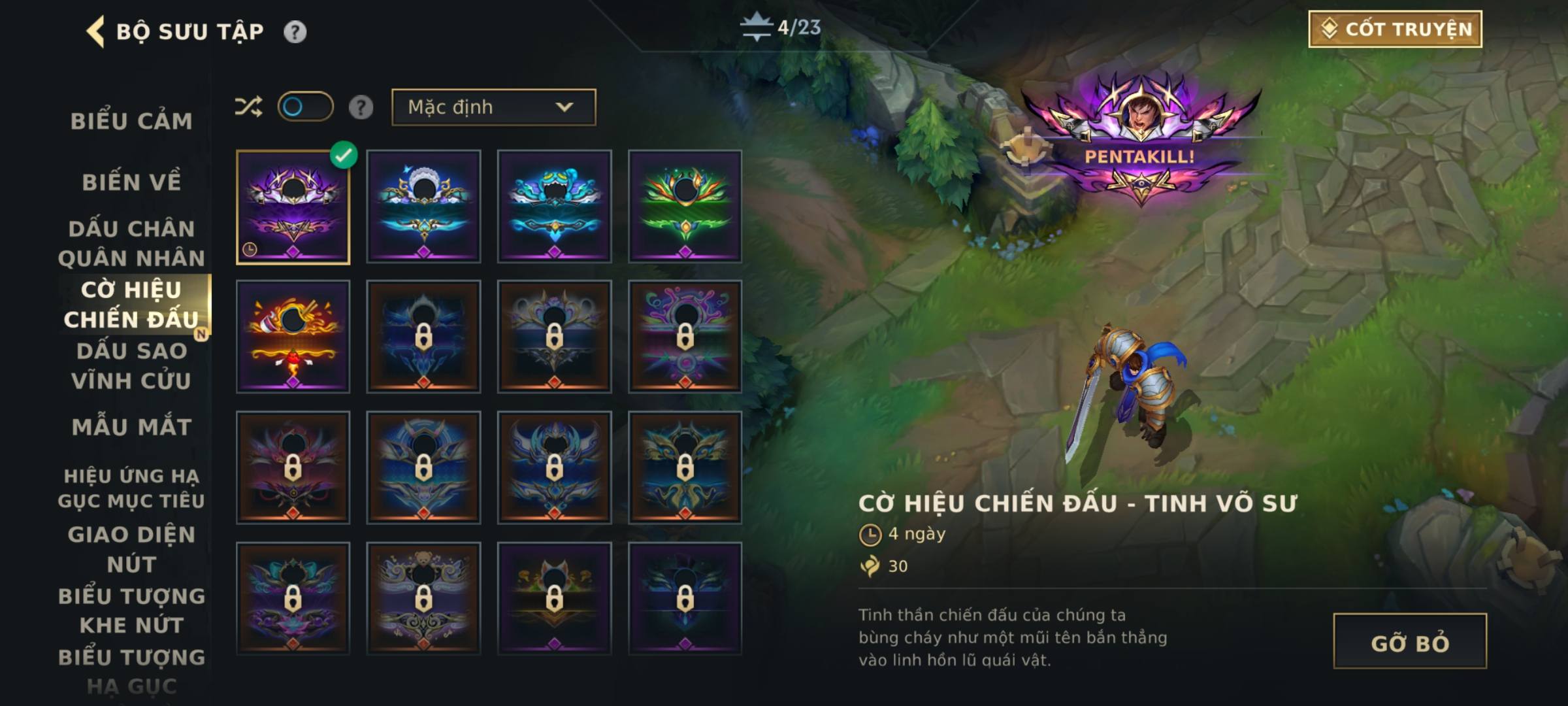The image size is (1568, 706).
Task: Choose the green and orange leaf banner
Action: tap(685, 207)
